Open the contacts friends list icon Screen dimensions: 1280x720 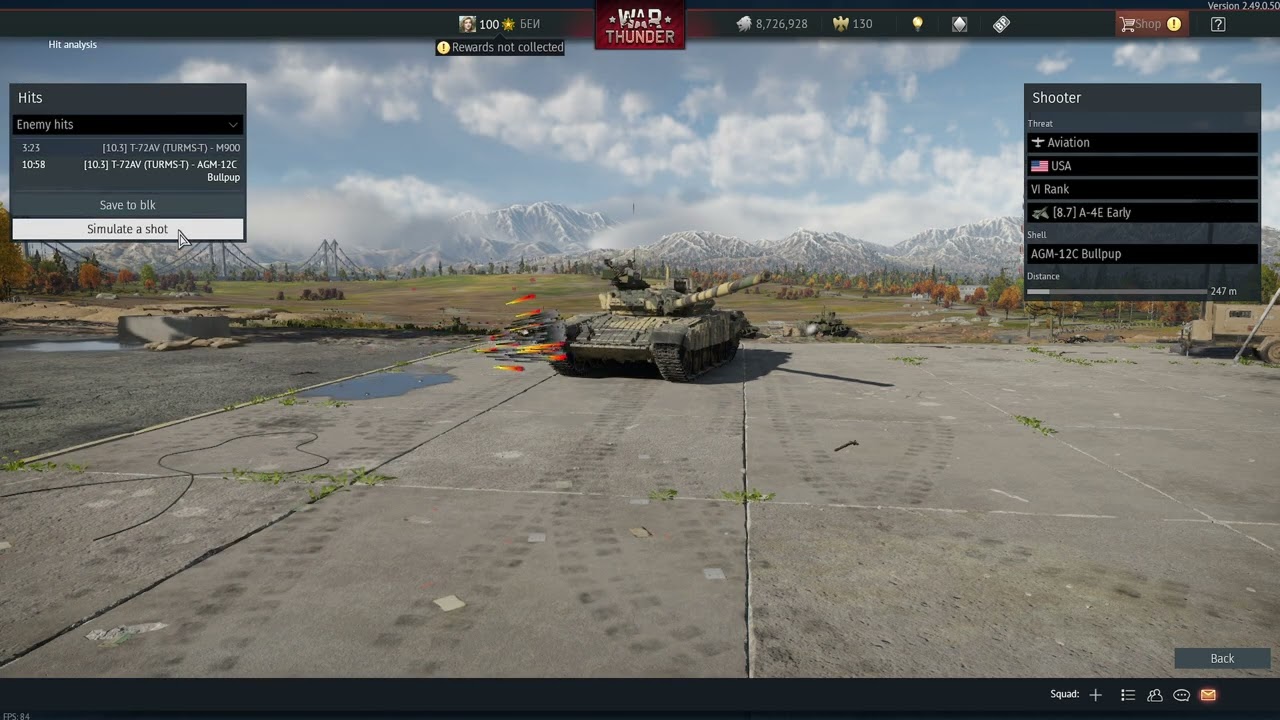1155,695
